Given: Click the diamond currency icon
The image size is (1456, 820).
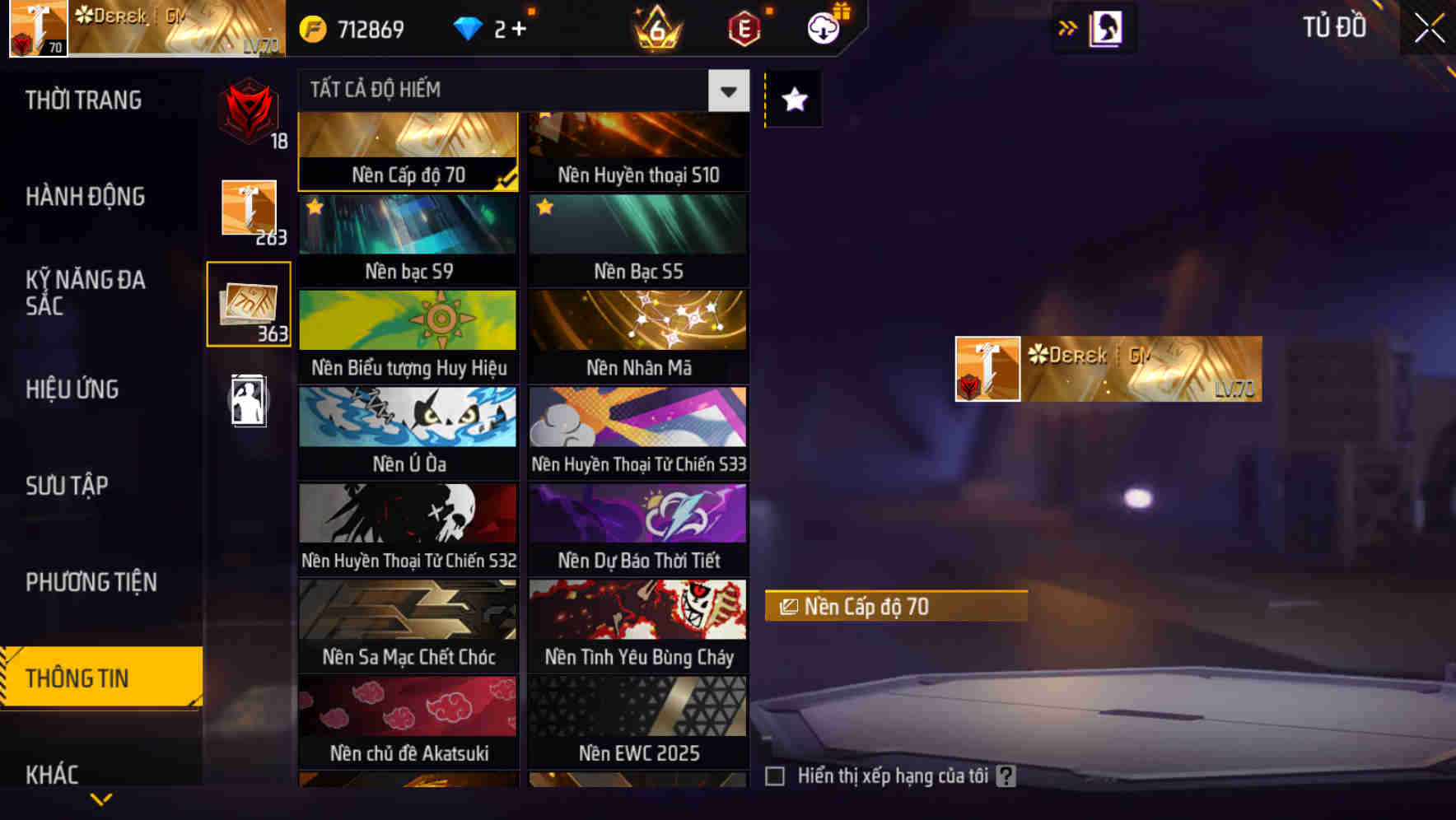Looking at the screenshot, I should coord(469,27).
